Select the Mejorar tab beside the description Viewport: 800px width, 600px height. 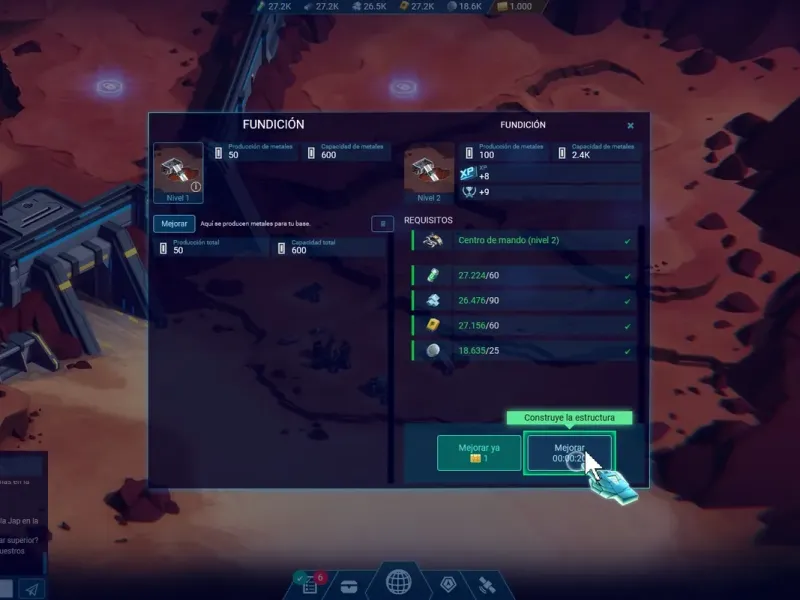[174, 224]
